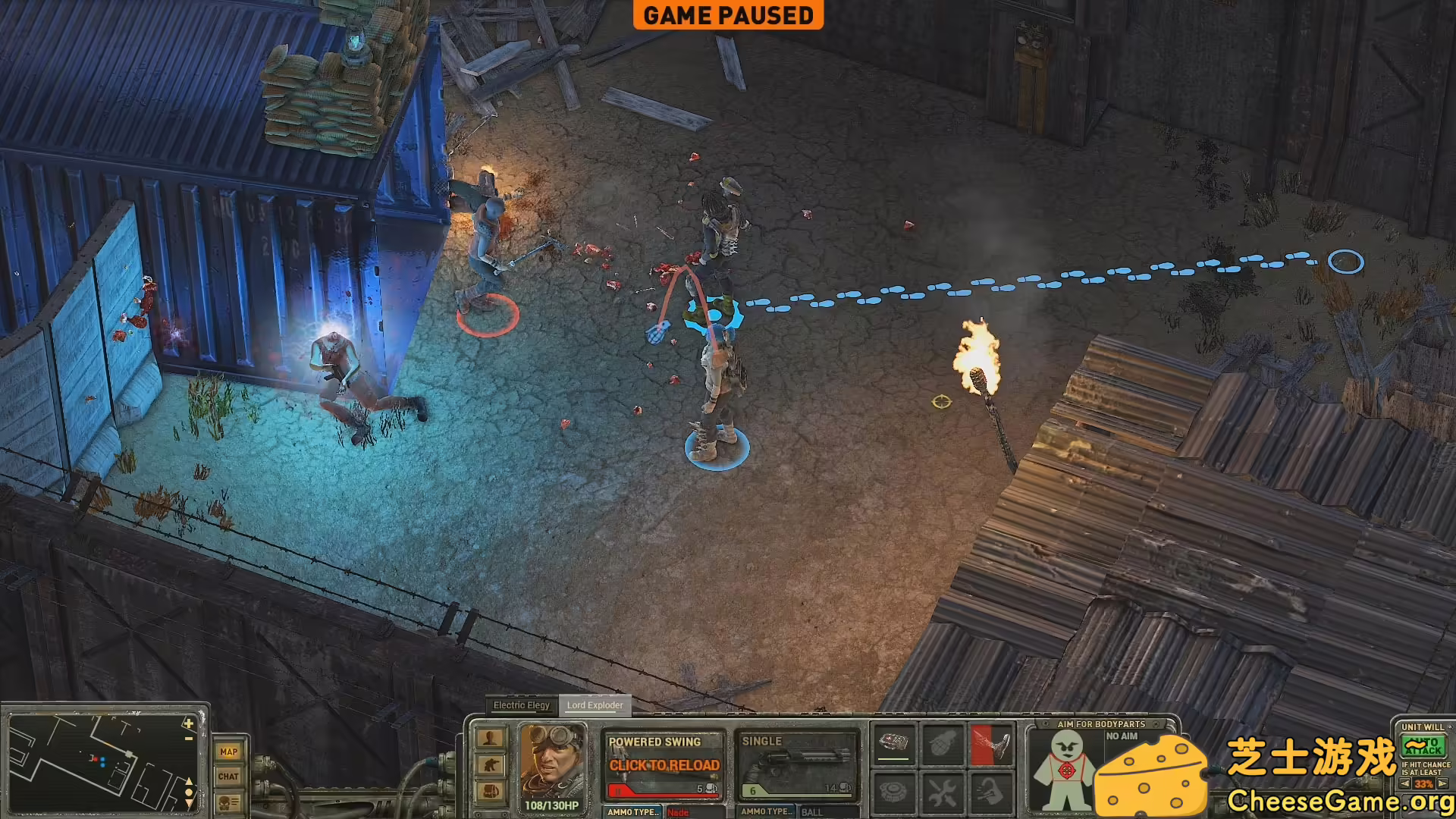
Task: Select the Lord Exploder character tab
Action: [x=595, y=705]
